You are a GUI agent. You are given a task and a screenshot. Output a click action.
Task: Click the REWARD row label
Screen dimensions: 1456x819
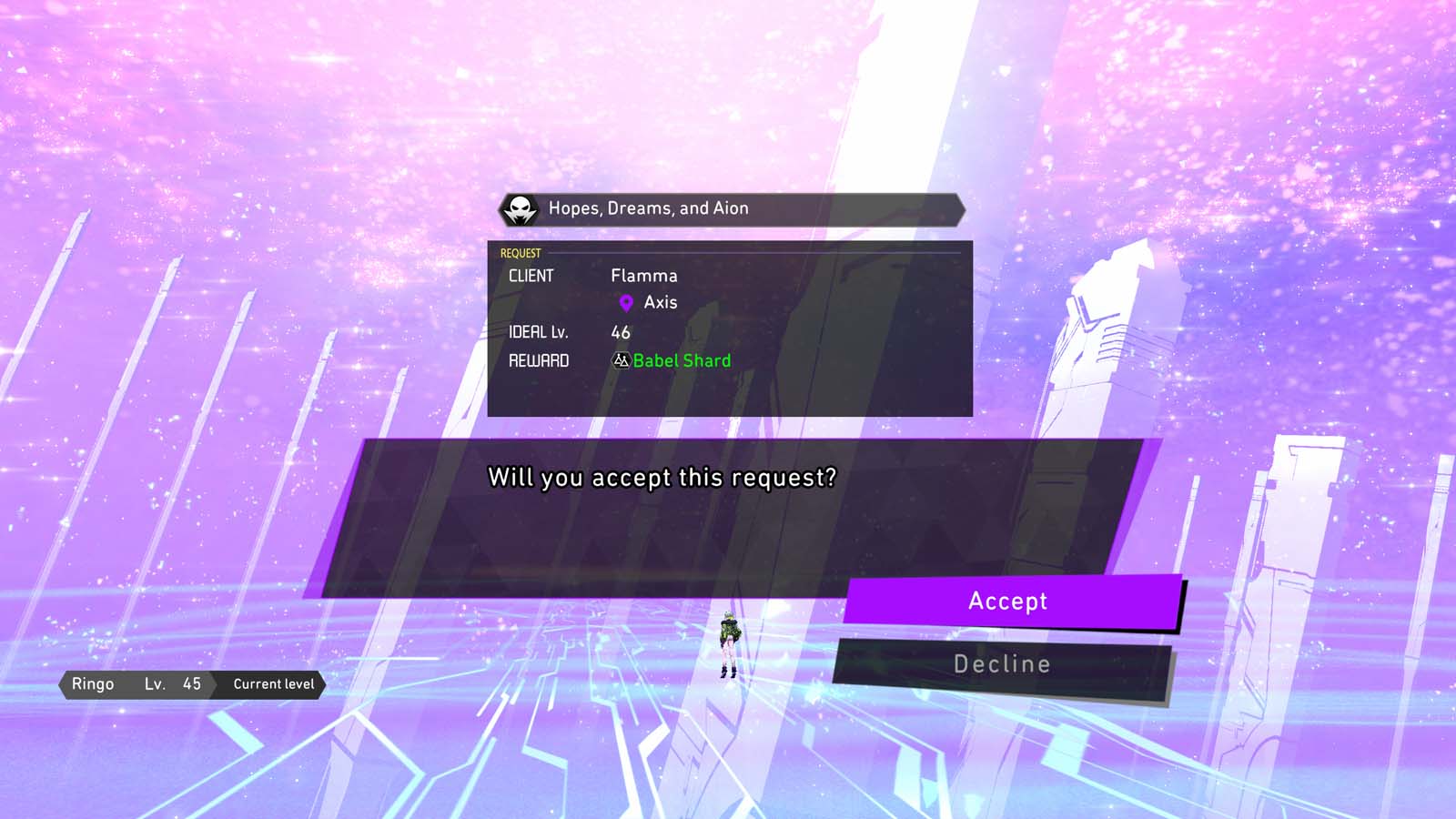[538, 360]
